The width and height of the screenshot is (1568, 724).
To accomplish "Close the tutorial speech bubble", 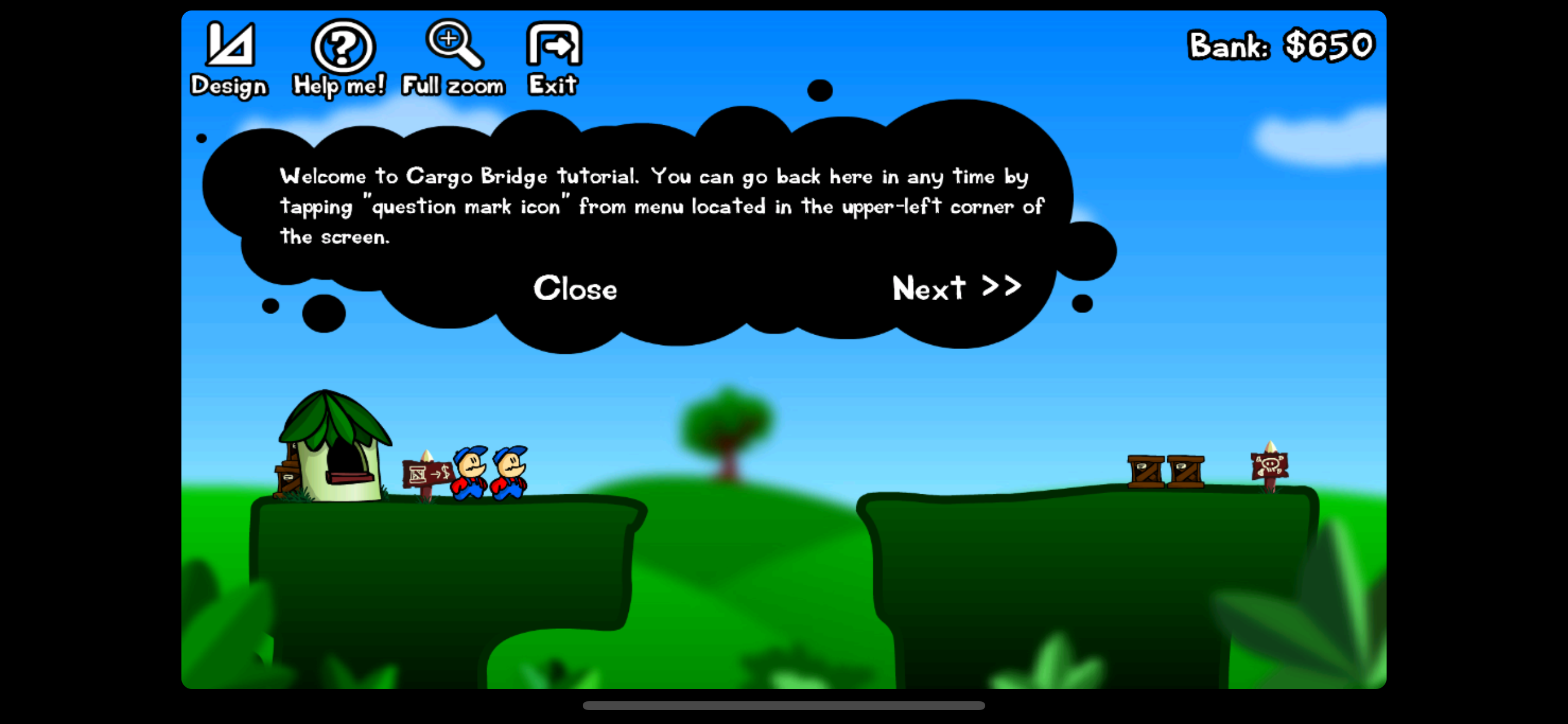I will [575, 289].
